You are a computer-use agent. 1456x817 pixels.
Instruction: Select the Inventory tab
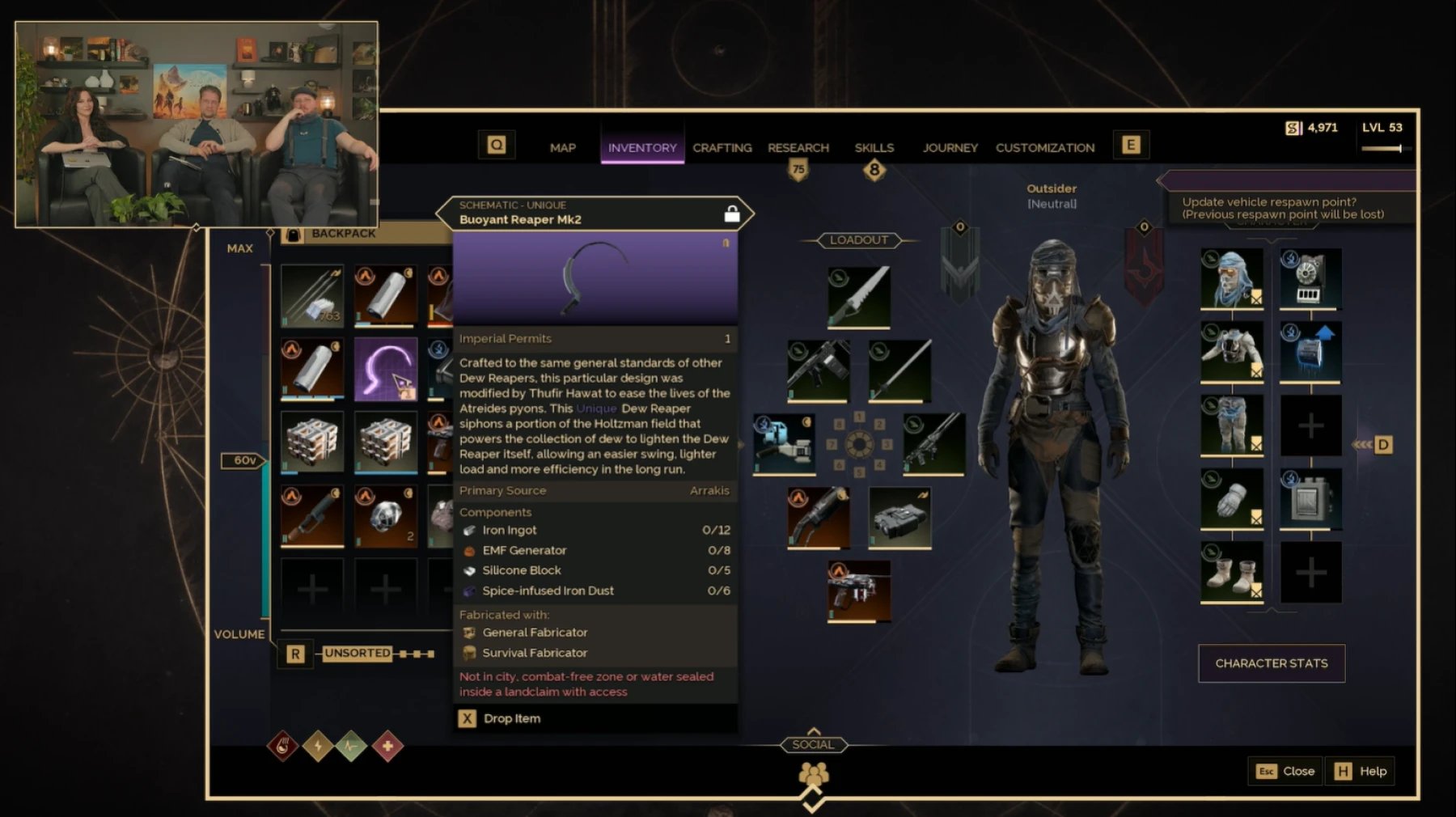(x=642, y=148)
